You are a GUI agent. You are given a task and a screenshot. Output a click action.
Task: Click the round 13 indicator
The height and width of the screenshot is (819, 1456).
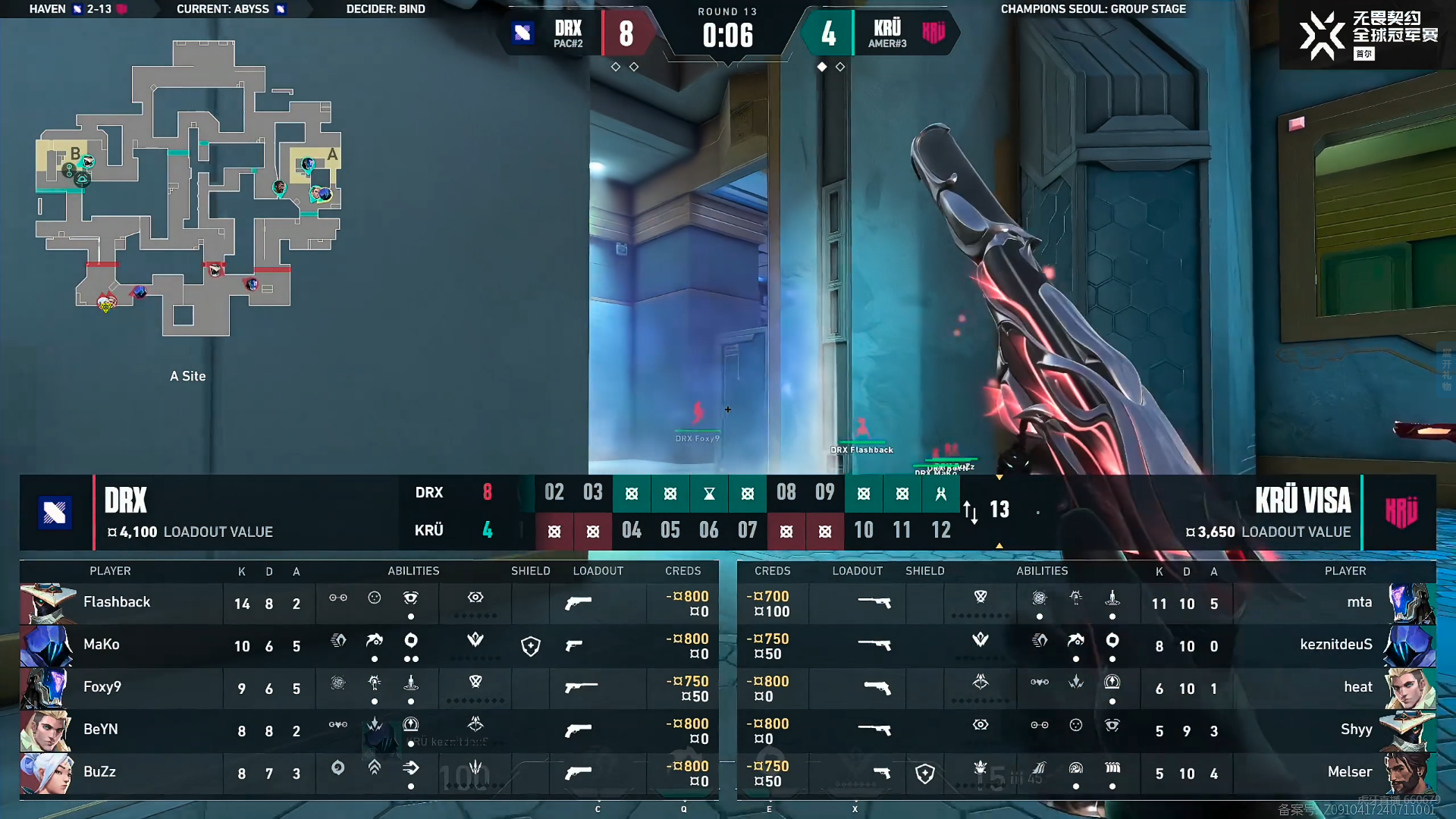tap(999, 510)
